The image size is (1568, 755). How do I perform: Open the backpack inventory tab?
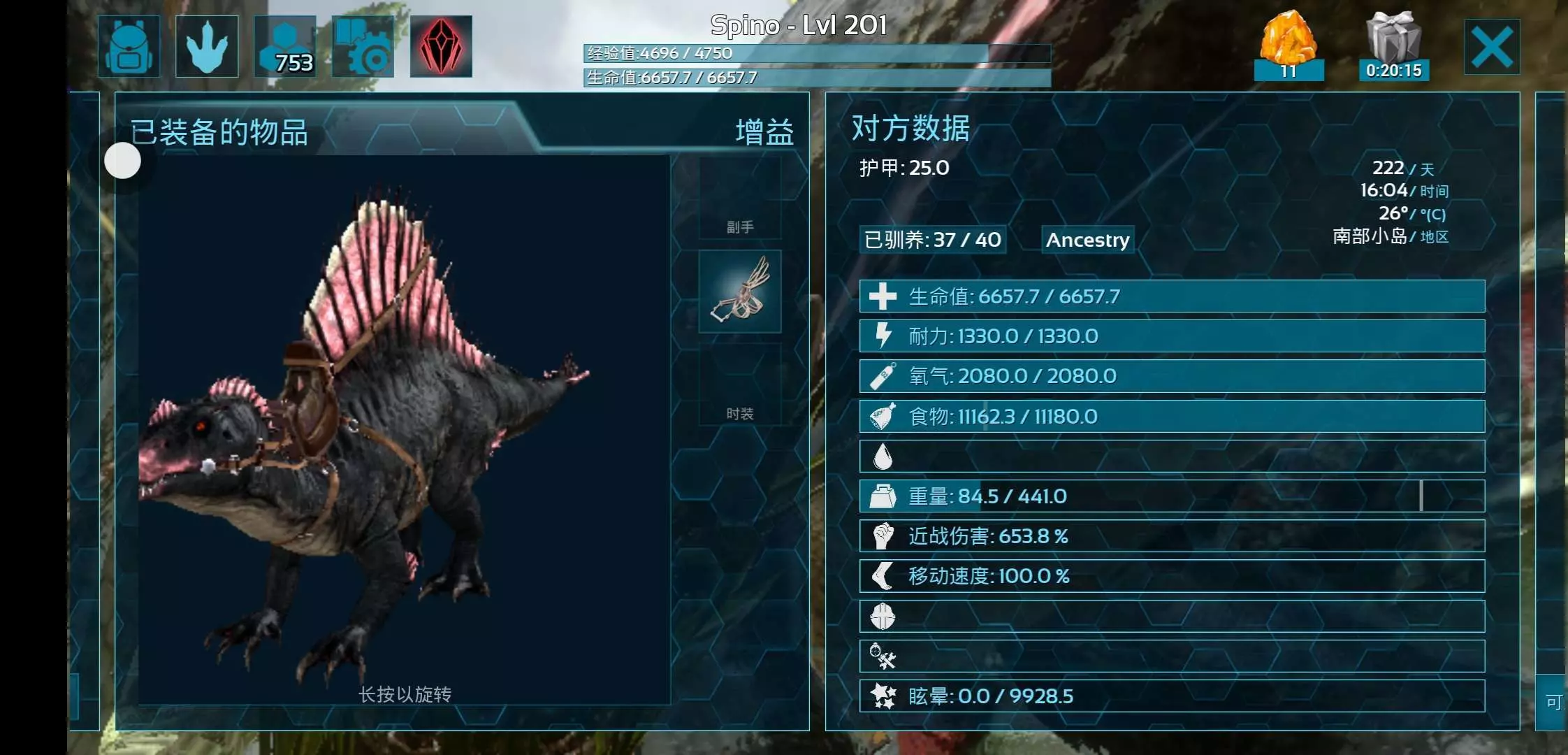[129, 46]
